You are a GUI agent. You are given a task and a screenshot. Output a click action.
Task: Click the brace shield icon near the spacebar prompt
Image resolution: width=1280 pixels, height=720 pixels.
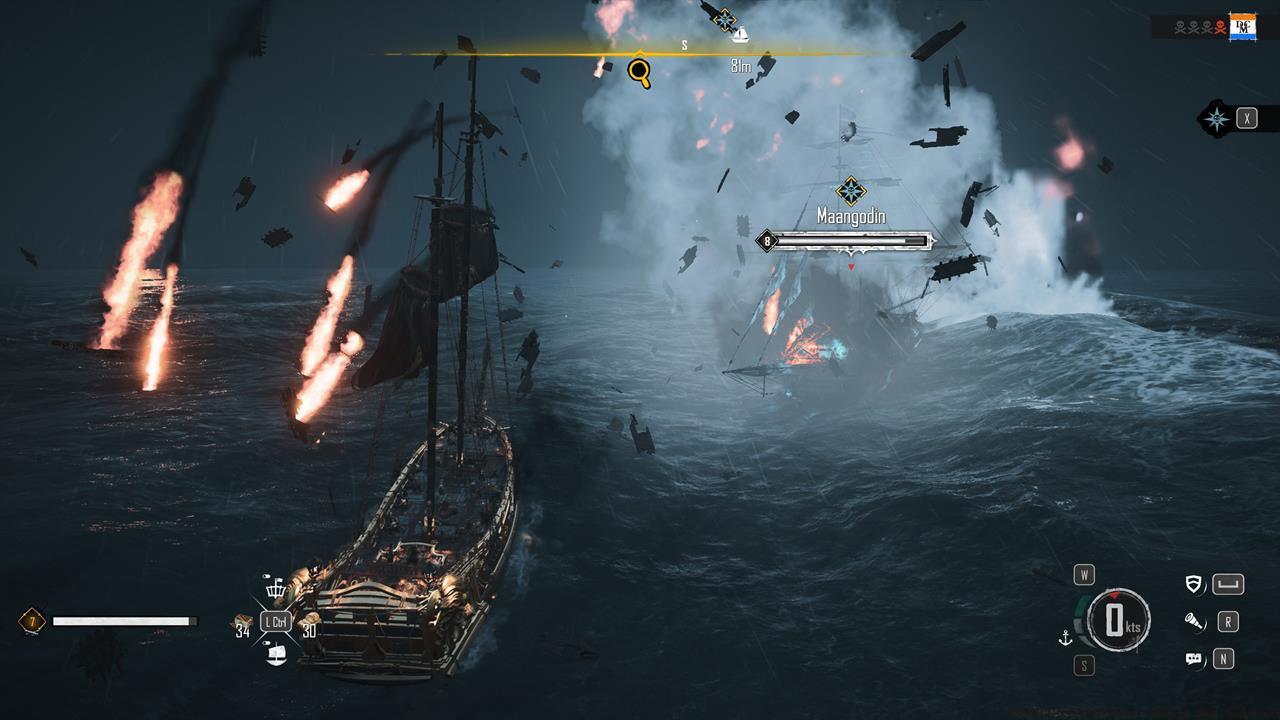coord(1194,582)
